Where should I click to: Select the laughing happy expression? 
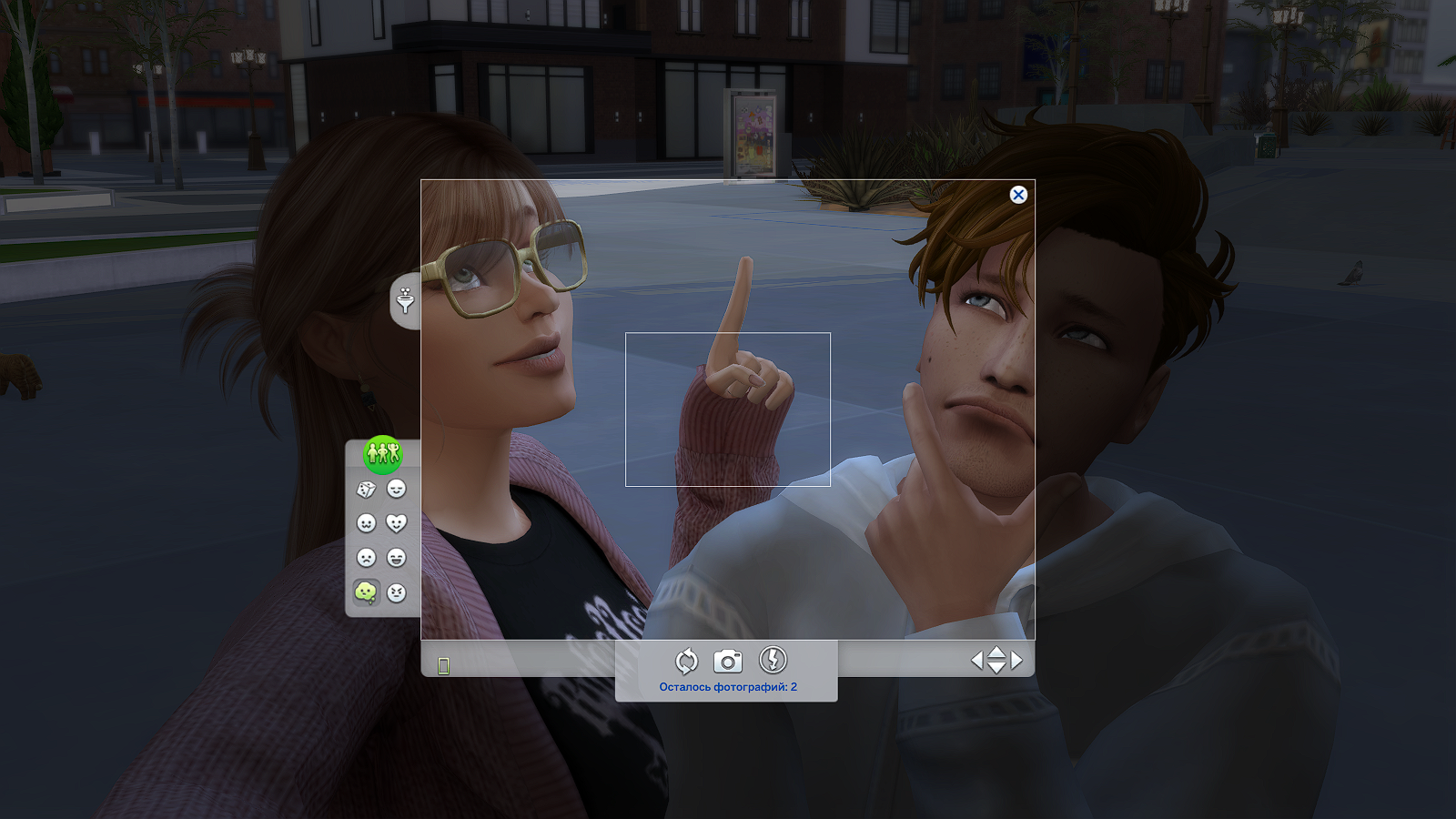pyautogui.click(x=396, y=558)
